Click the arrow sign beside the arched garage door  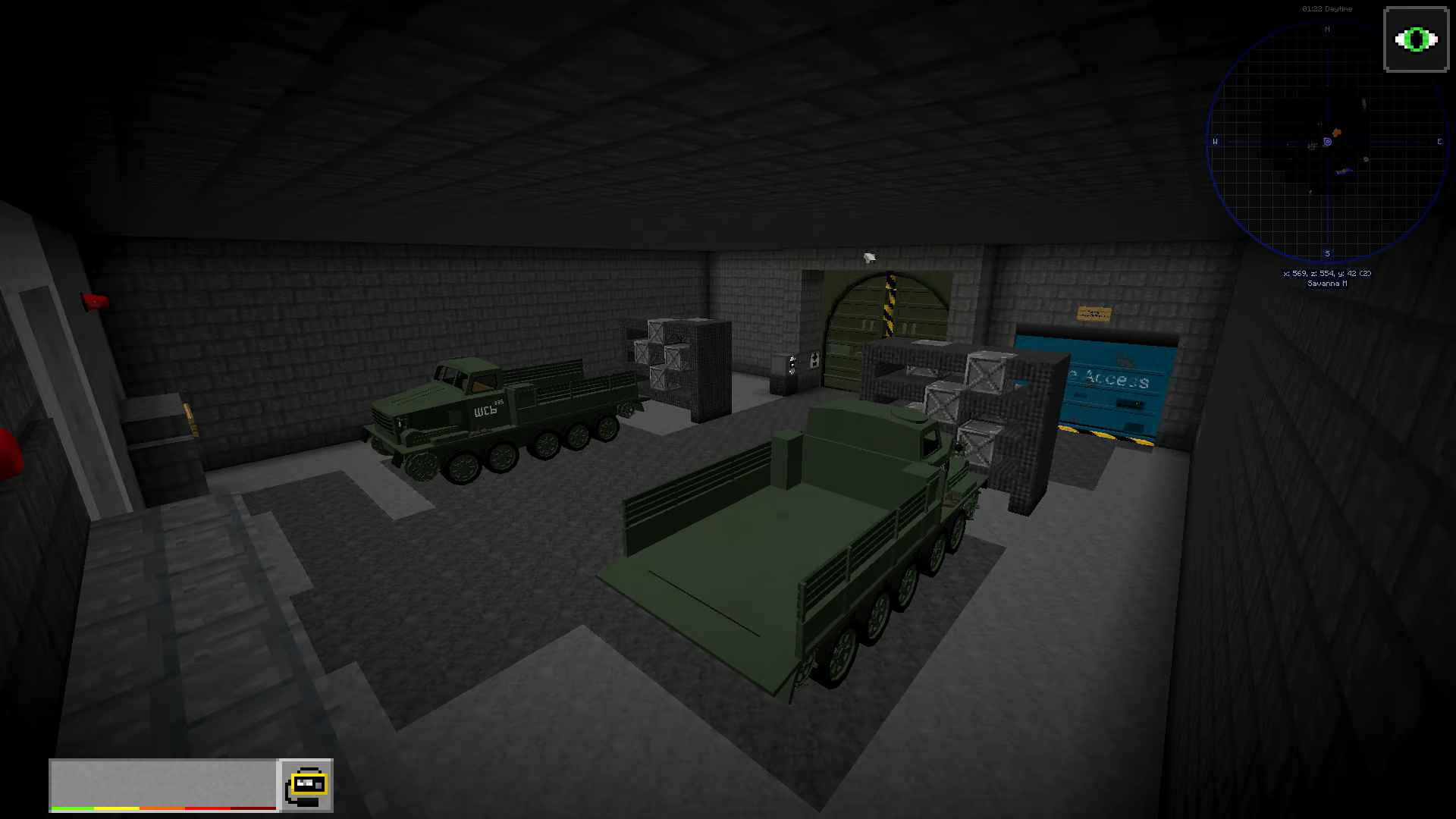click(x=814, y=360)
